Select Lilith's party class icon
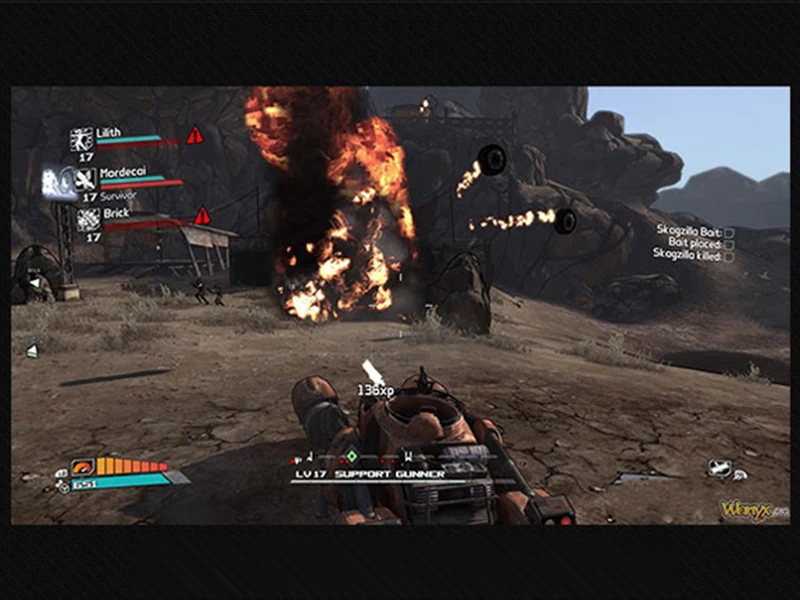This screenshot has height=600, width=800. click(82, 139)
